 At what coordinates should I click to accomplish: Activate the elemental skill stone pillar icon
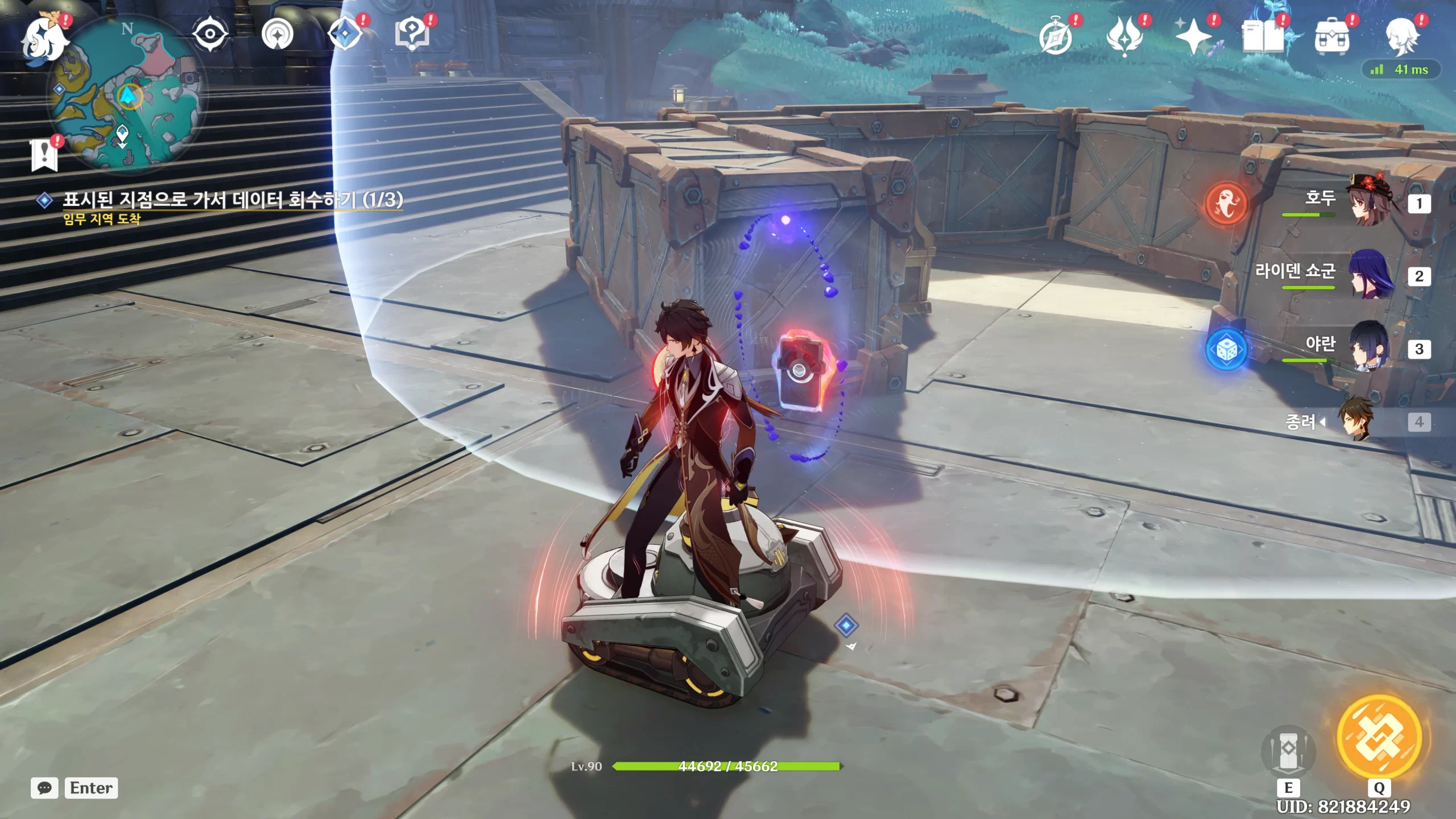pos(1288,752)
